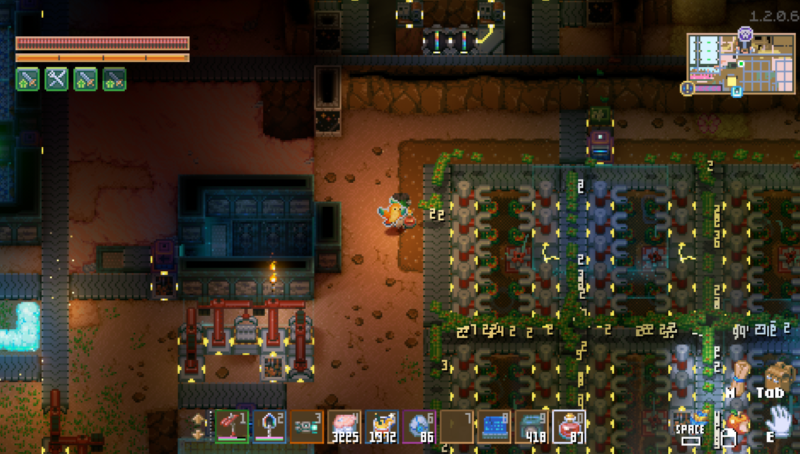800x454 pixels.
Task: Select the red weapon in hotbar slot 1
Action: pyautogui.click(x=232, y=426)
